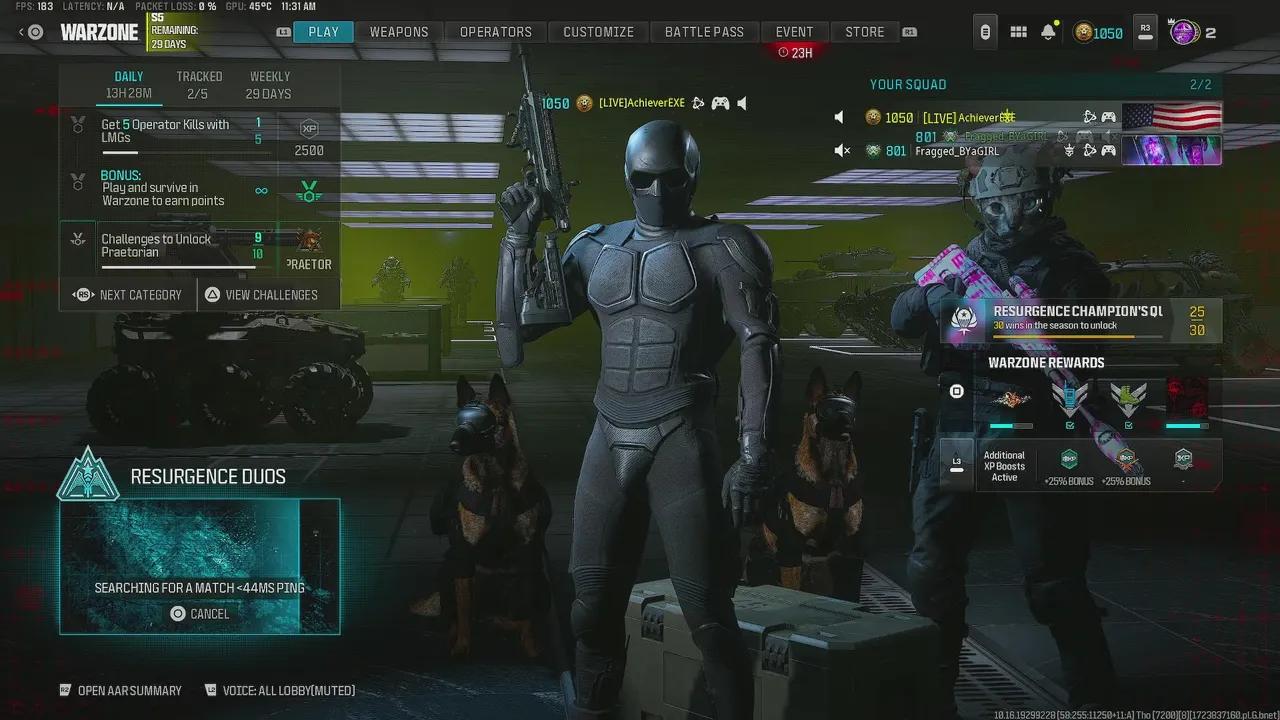
Task: Click Fragged_BYaGIRL's calling card thumbnail
Action: pos(1172,150)
